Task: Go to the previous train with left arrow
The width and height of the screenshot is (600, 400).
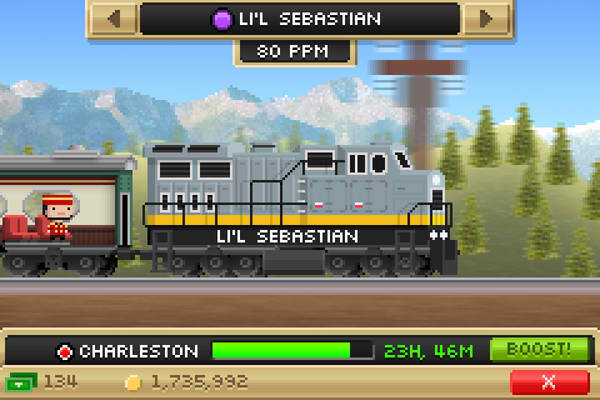Action: [115, 19]
